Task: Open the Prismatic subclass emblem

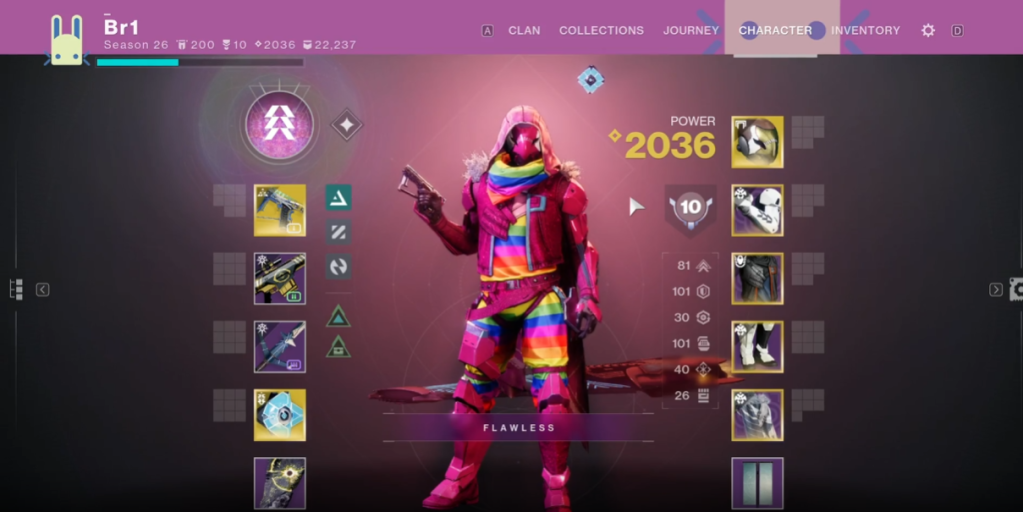Action: click(279, 125)
